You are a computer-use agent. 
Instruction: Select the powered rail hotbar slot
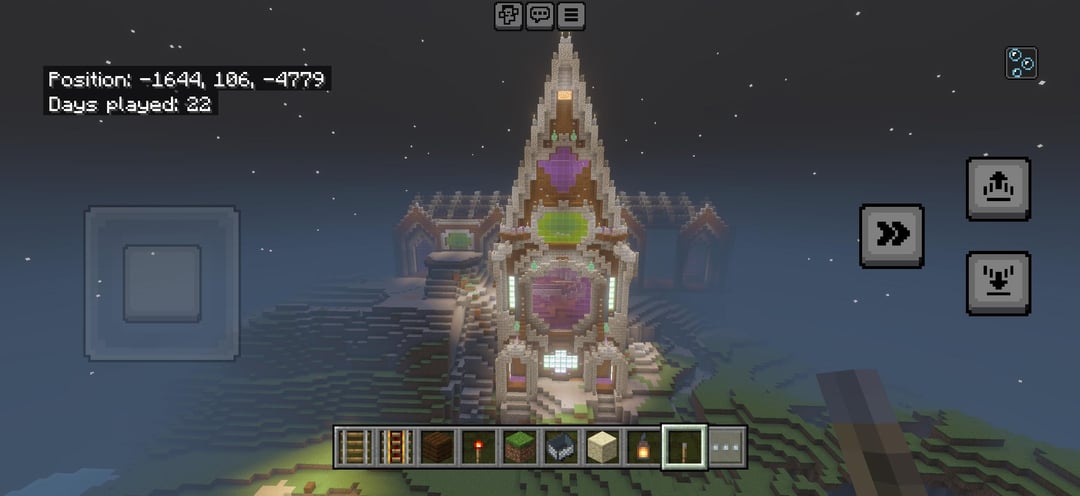coord(394,447)
